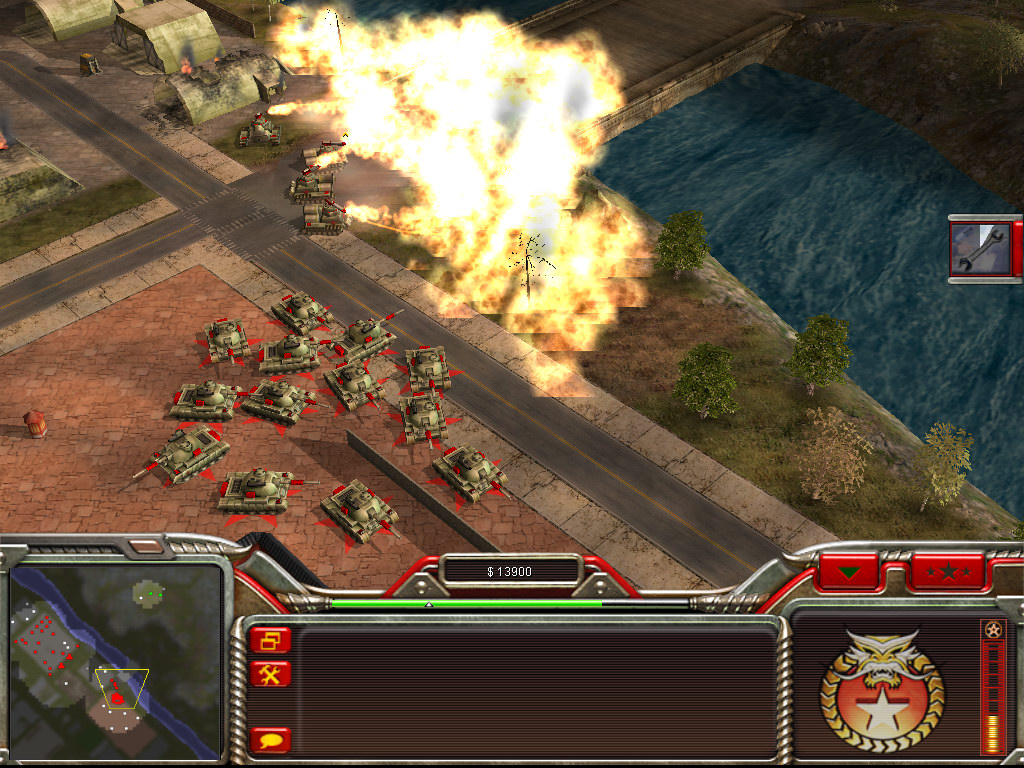The image size is (1024, 768).
Task: Open the crossed hammer and wrench button
Action: (x=270, y=674)
